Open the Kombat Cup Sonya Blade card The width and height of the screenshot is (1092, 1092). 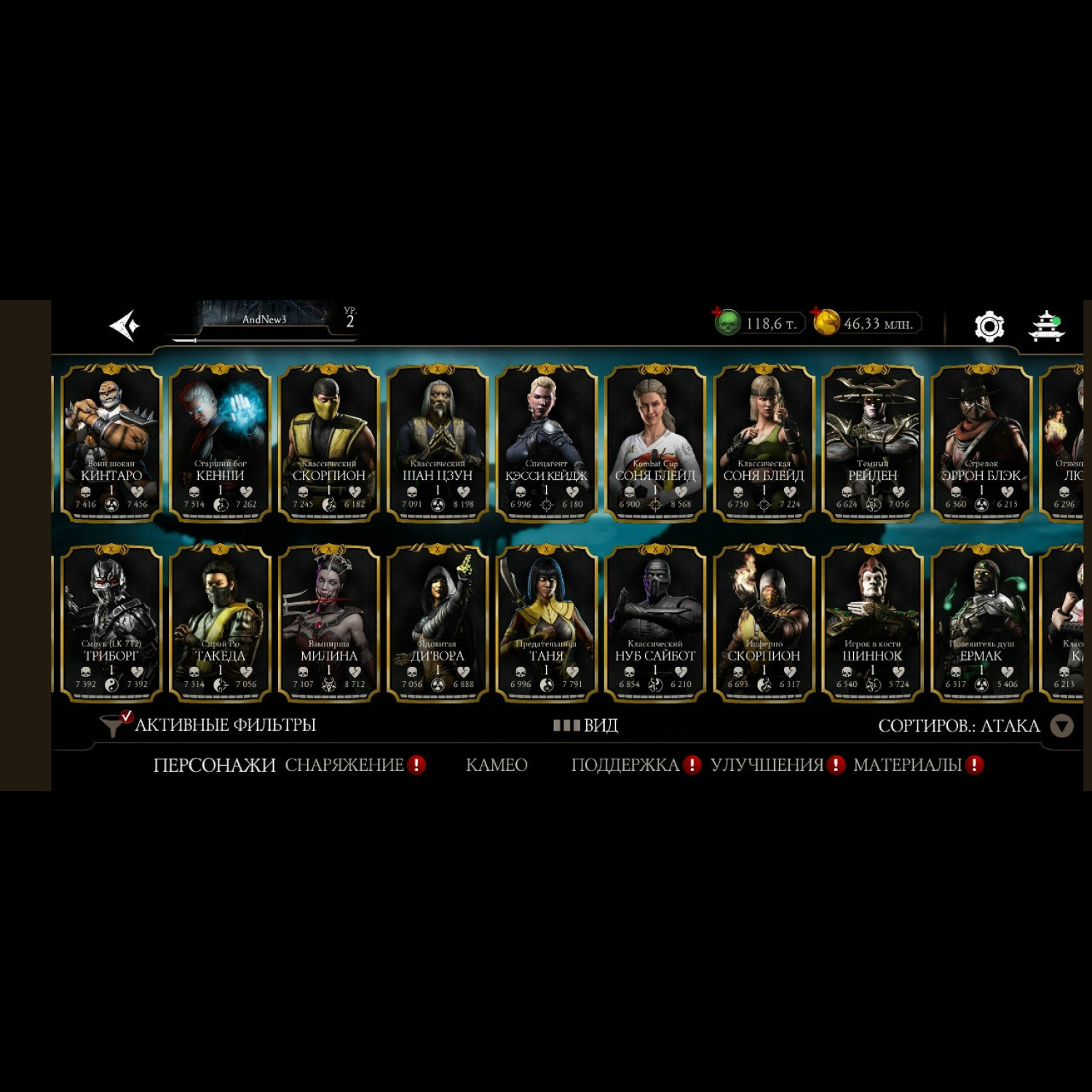tap(655, 443)
